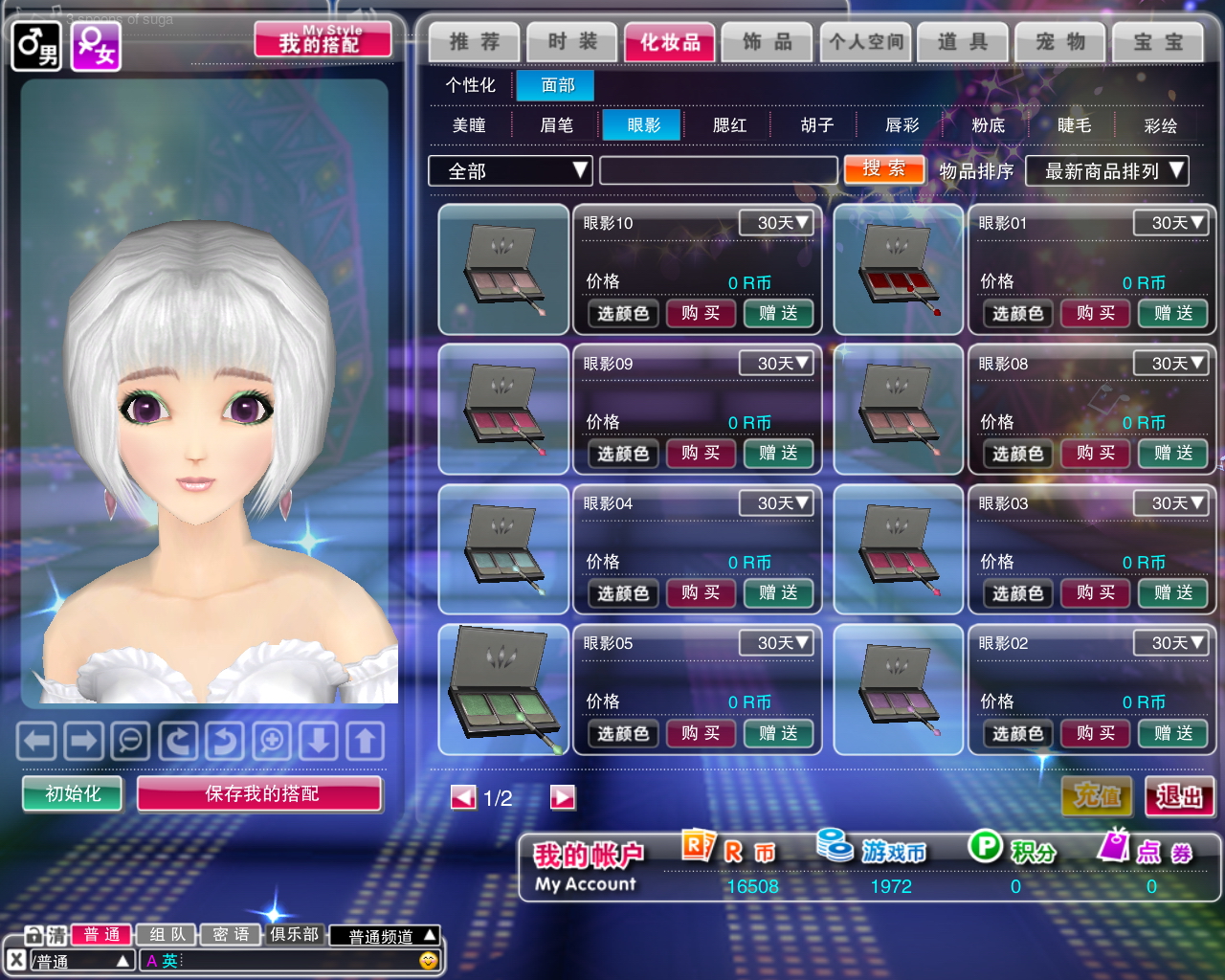
Task: Switch to the 时装 fashion tab
Action: click(x=572, y=42)
